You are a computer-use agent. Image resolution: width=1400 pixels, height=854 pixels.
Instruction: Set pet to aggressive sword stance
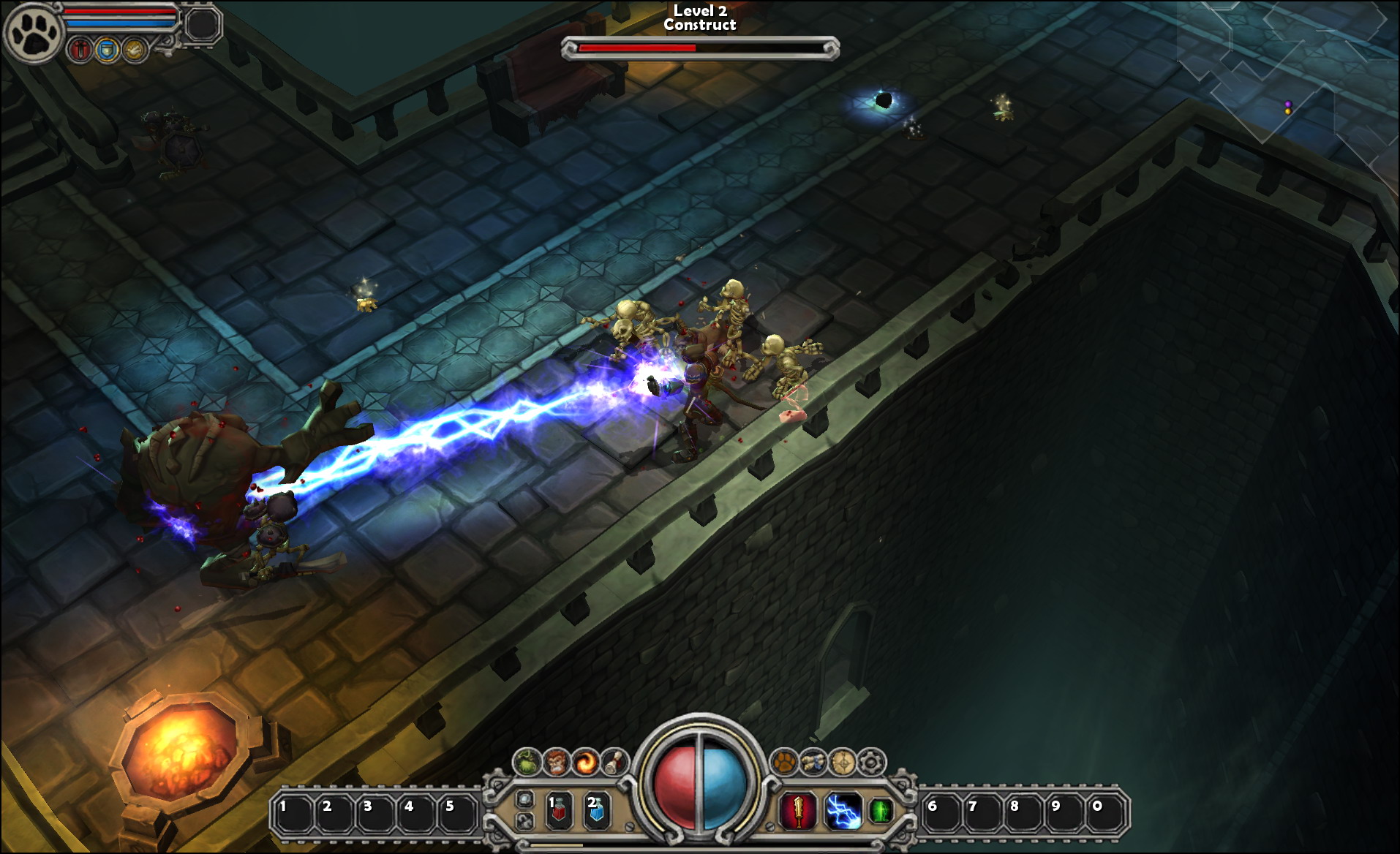[x=80, y=50]
